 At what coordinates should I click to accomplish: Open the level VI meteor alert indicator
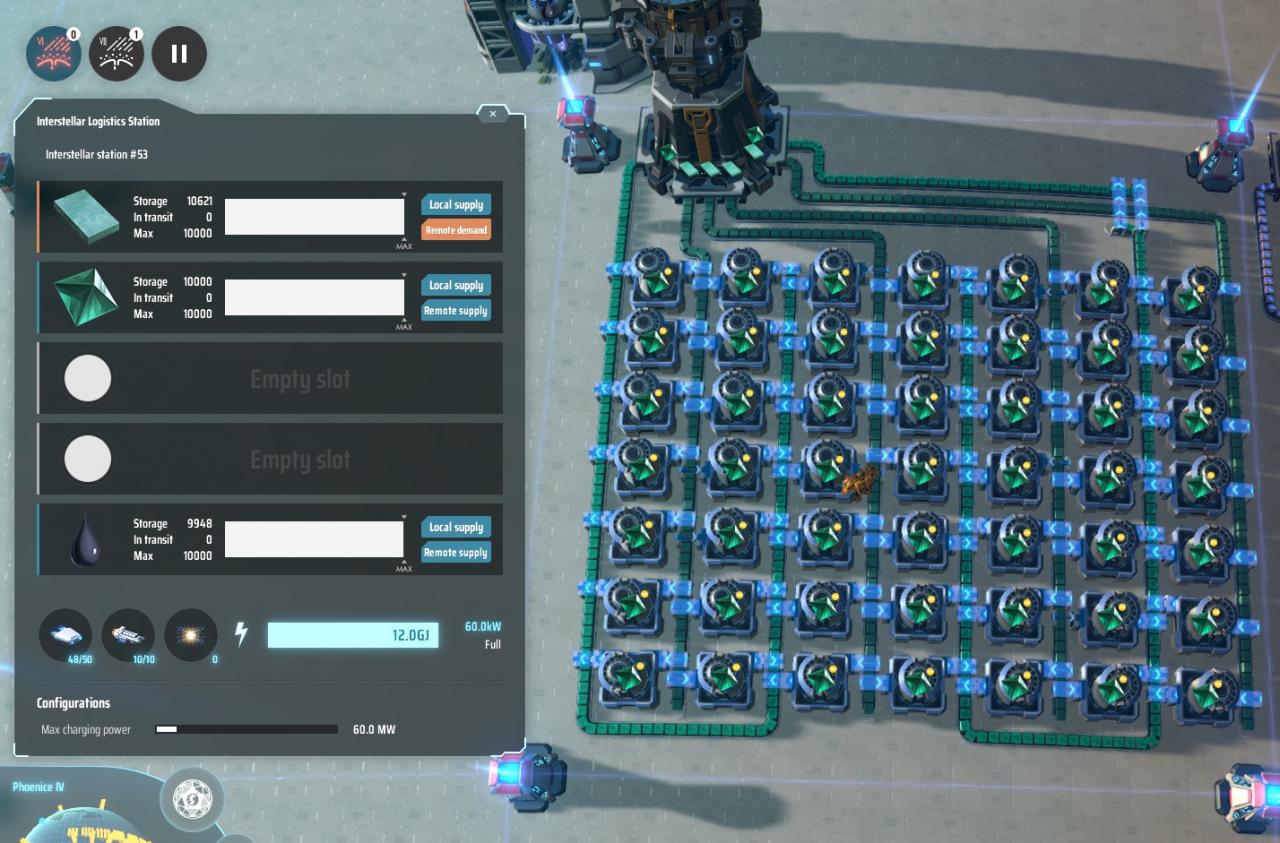pos(52,53)
